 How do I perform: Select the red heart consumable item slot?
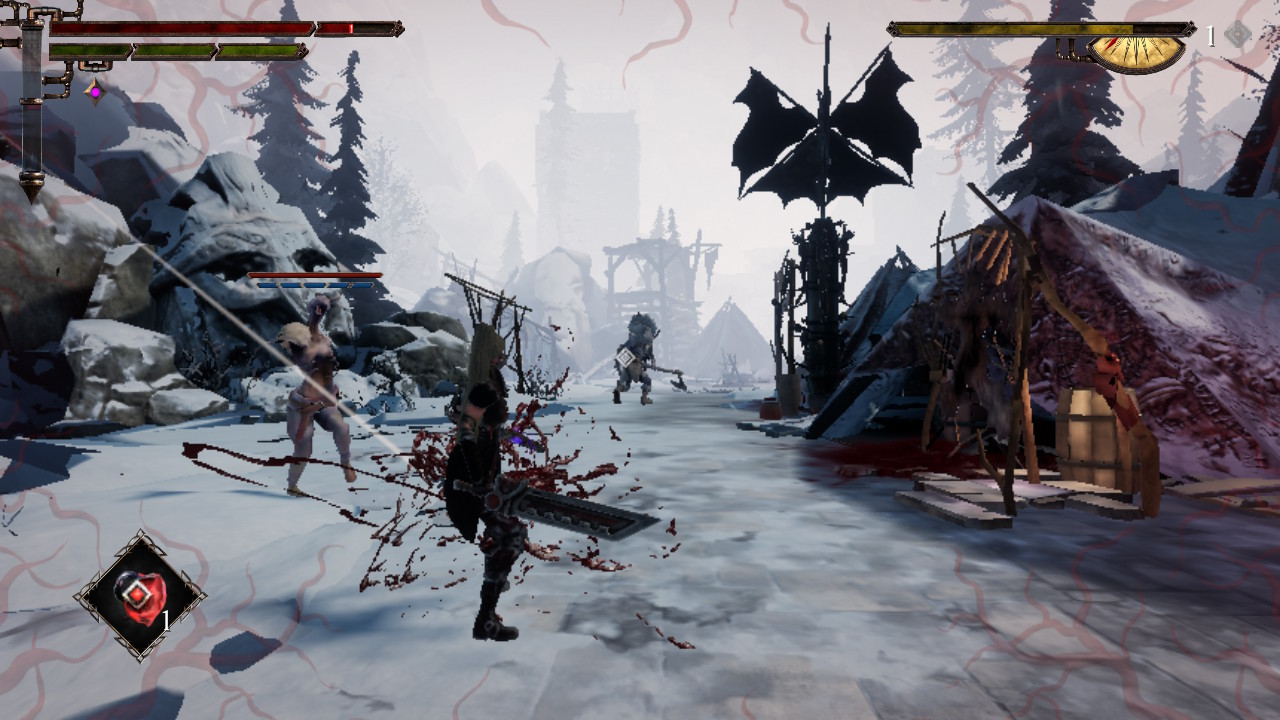(140, 595)
